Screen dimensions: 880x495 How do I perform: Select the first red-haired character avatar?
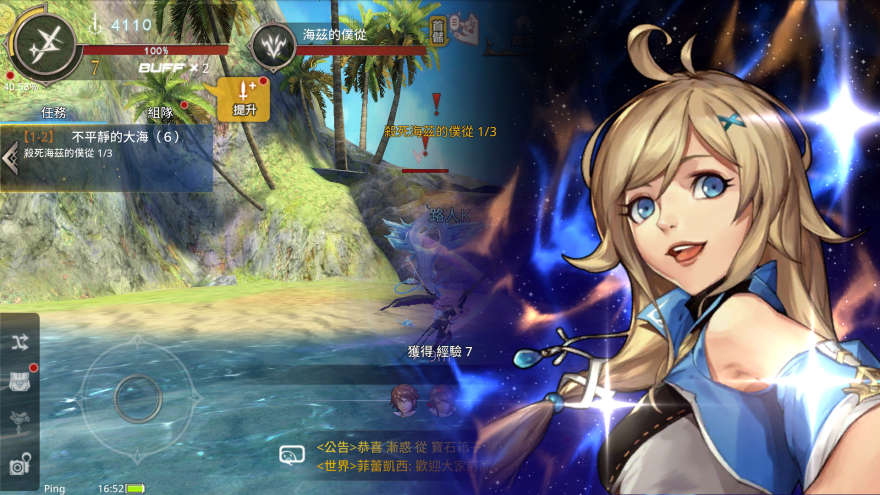pos(403,401)
